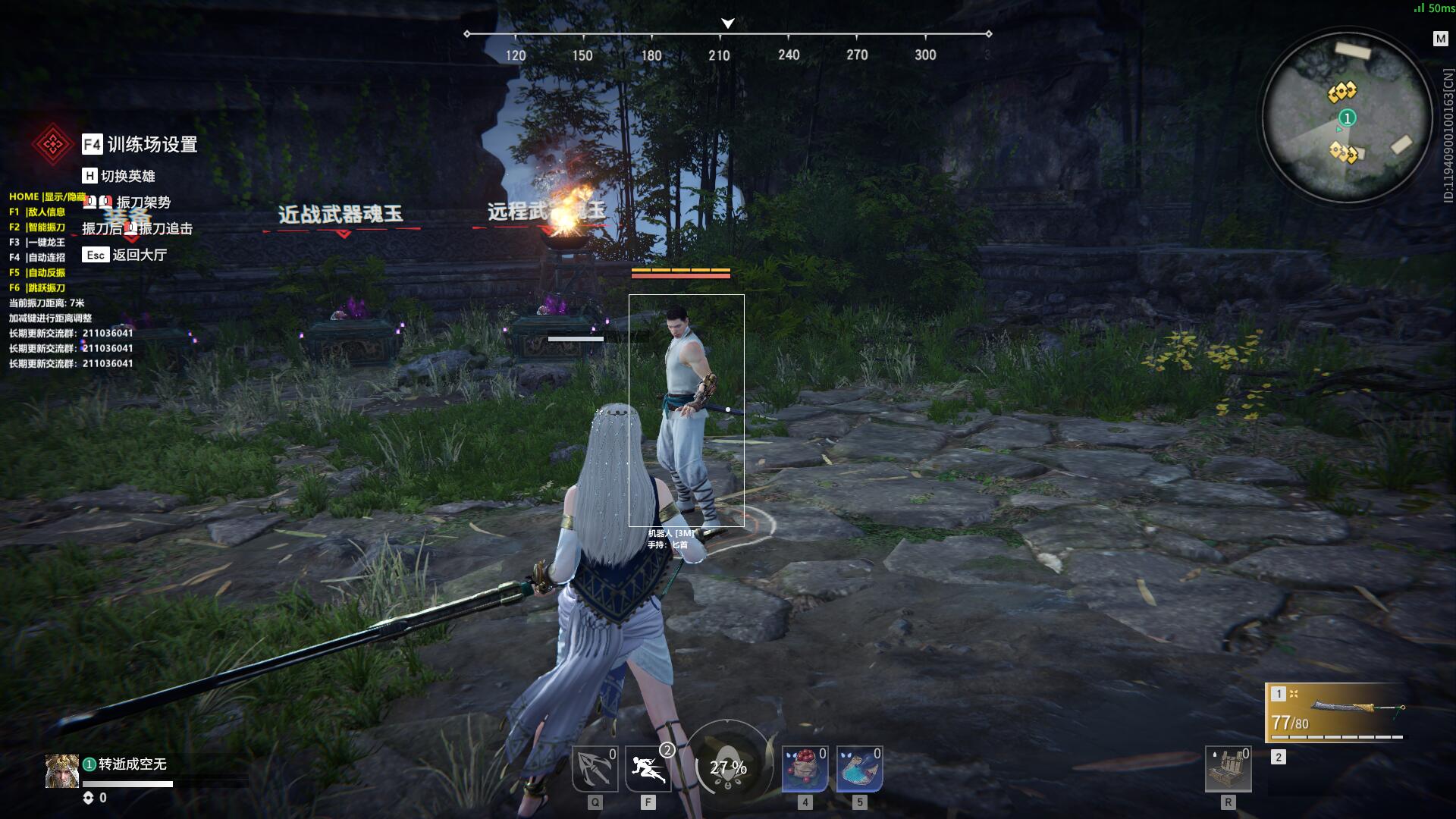Screen dimensions: 1456x819
Task: Click the ultimate ability icon showing 27%
Action: (x=726, y=767)
